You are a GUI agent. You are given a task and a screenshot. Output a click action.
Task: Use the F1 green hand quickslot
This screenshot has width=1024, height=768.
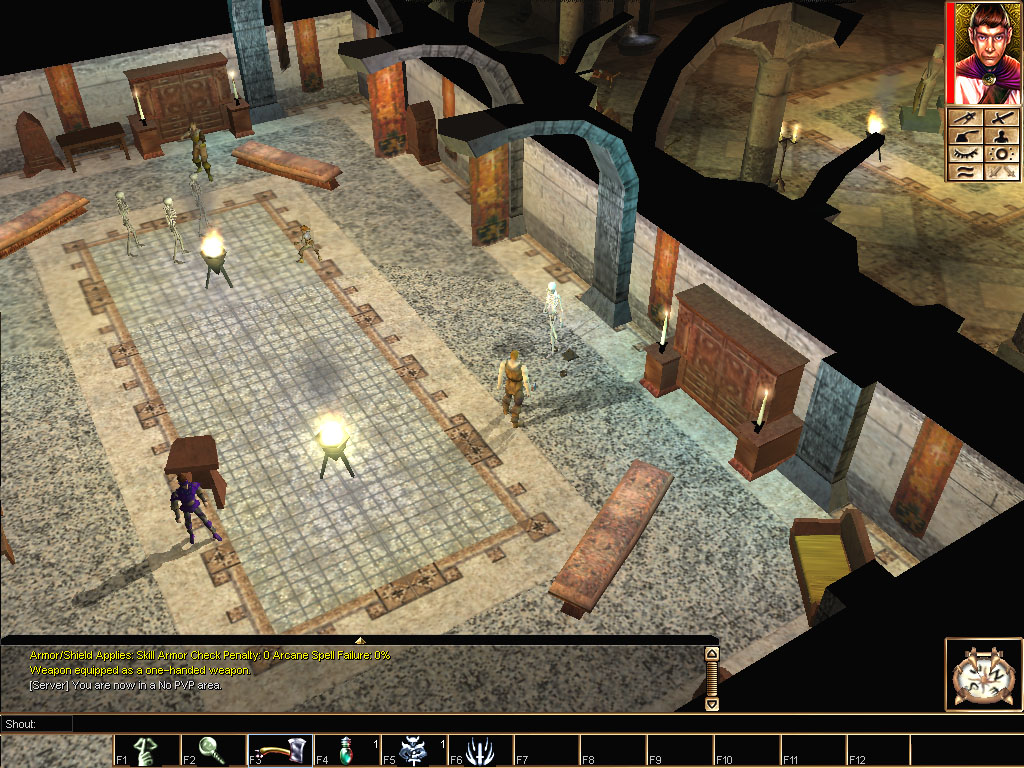146,751
